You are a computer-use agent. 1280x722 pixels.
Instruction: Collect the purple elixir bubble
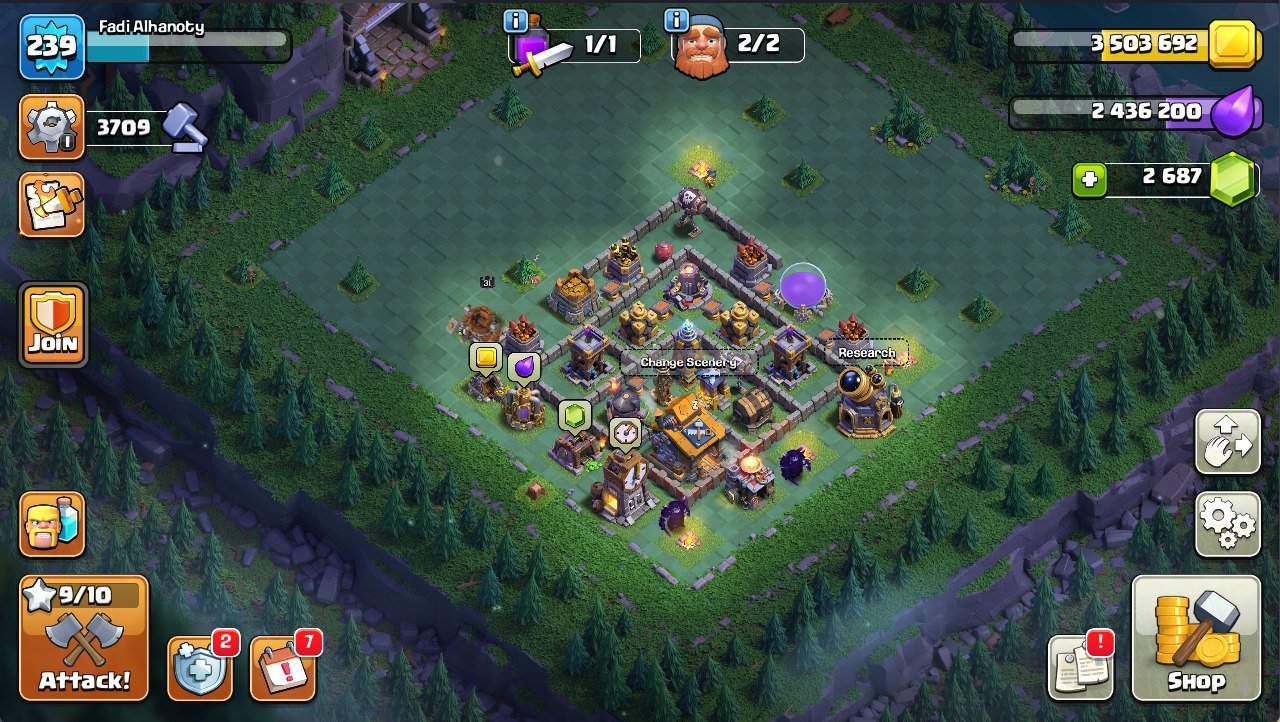pyautogui.click(x=523, y=367)
